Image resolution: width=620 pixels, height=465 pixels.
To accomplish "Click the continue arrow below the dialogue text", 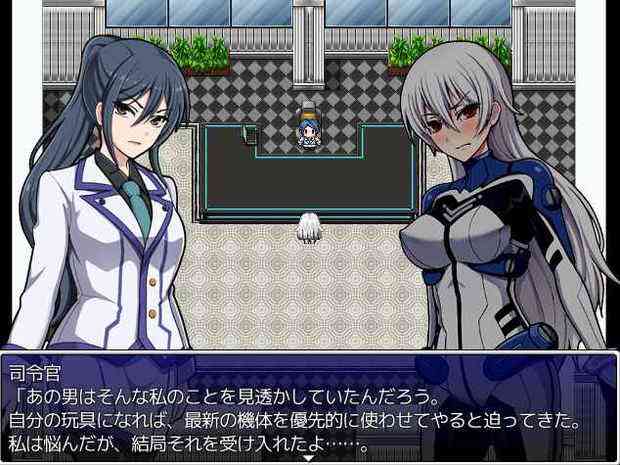I will coord(310,459).
